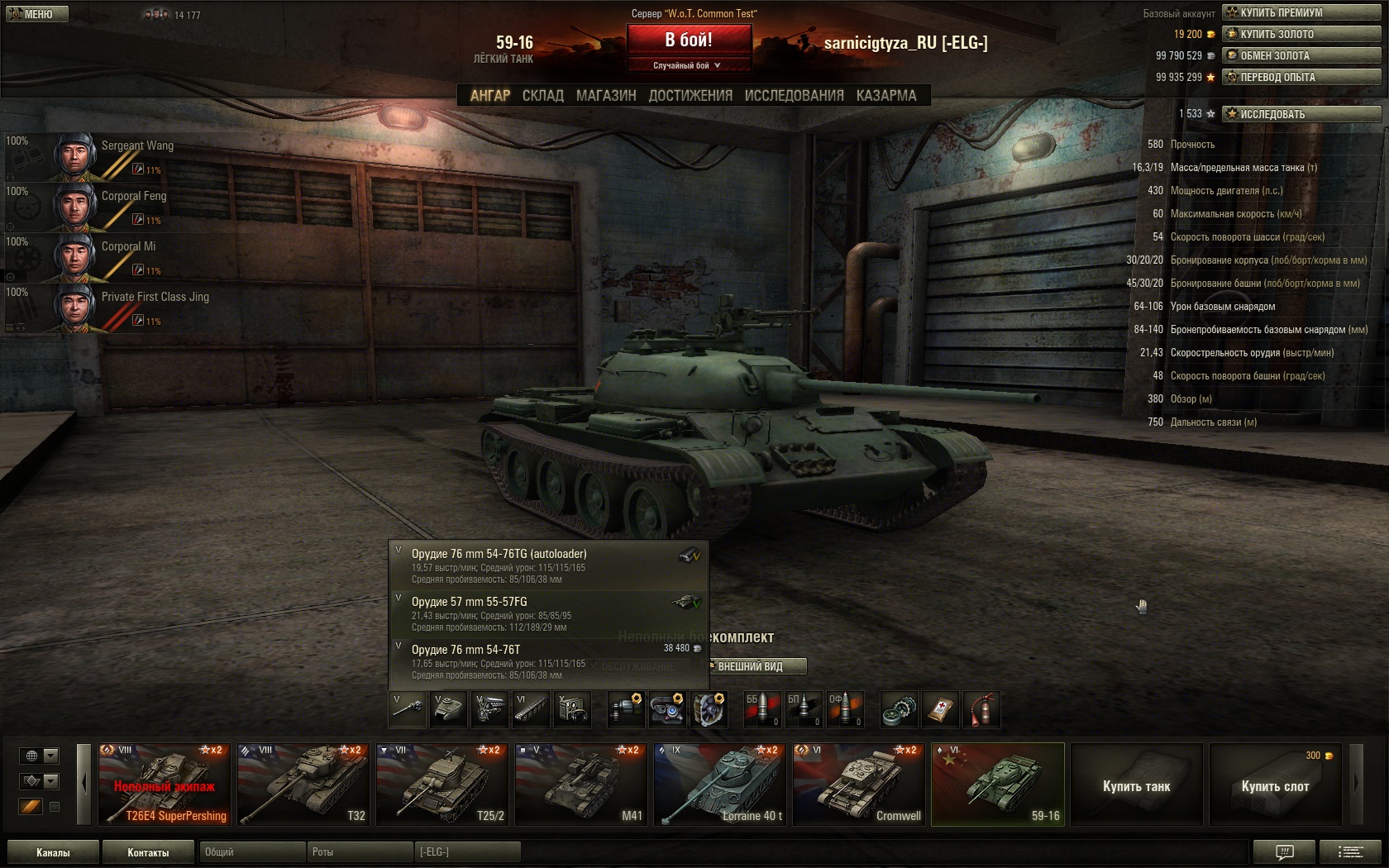Image resolution: width=1389 pixels, height=868 pixels.
Task: Open the МАГАЗИН tab
Action: [606, 96]
